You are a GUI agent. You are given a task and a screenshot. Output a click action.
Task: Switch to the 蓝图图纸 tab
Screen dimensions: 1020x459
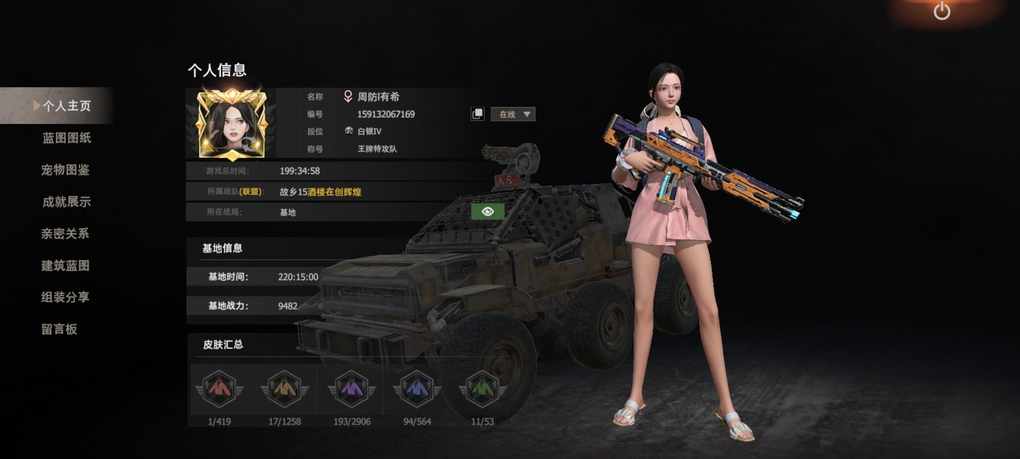(x=66, y=138)
